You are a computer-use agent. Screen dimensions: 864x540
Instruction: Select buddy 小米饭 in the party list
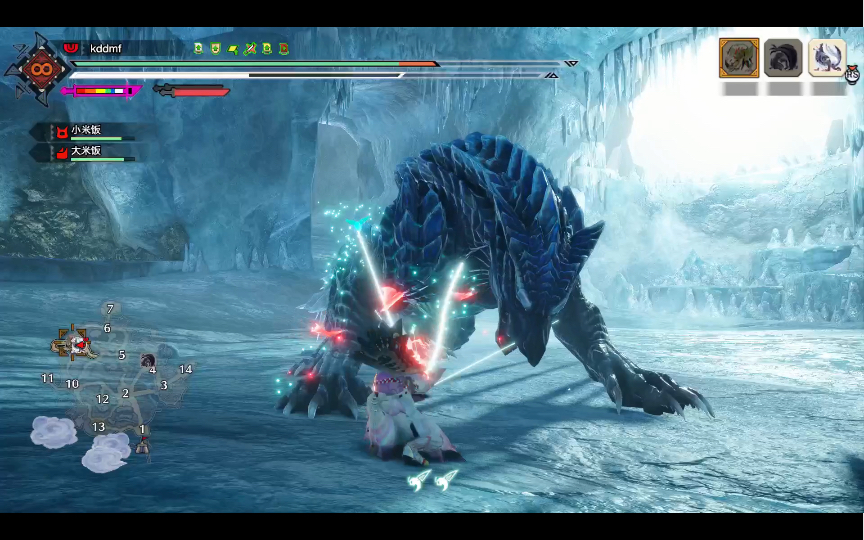(x=85, y=131)
